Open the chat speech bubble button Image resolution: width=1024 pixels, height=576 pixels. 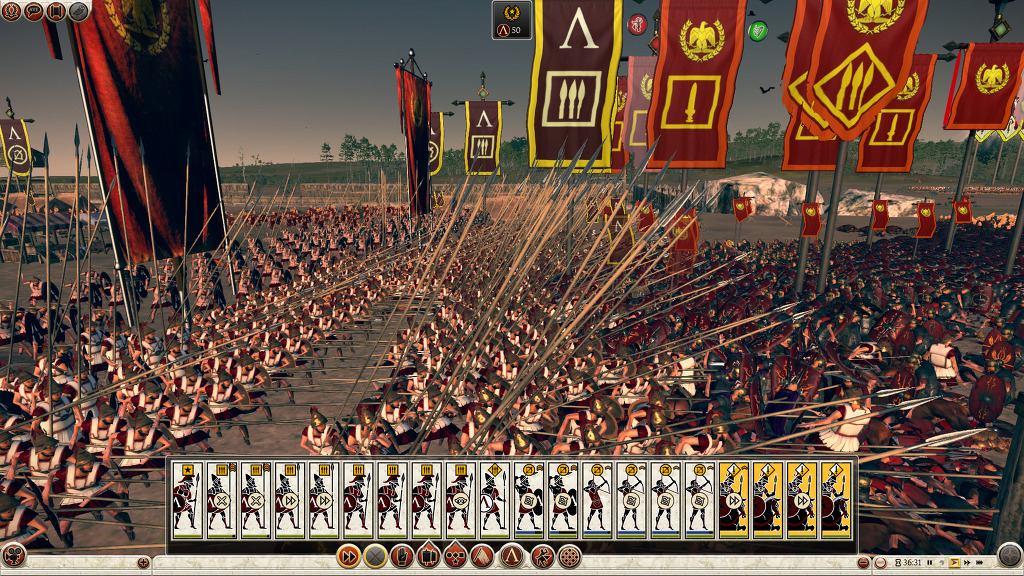(33, 11)
